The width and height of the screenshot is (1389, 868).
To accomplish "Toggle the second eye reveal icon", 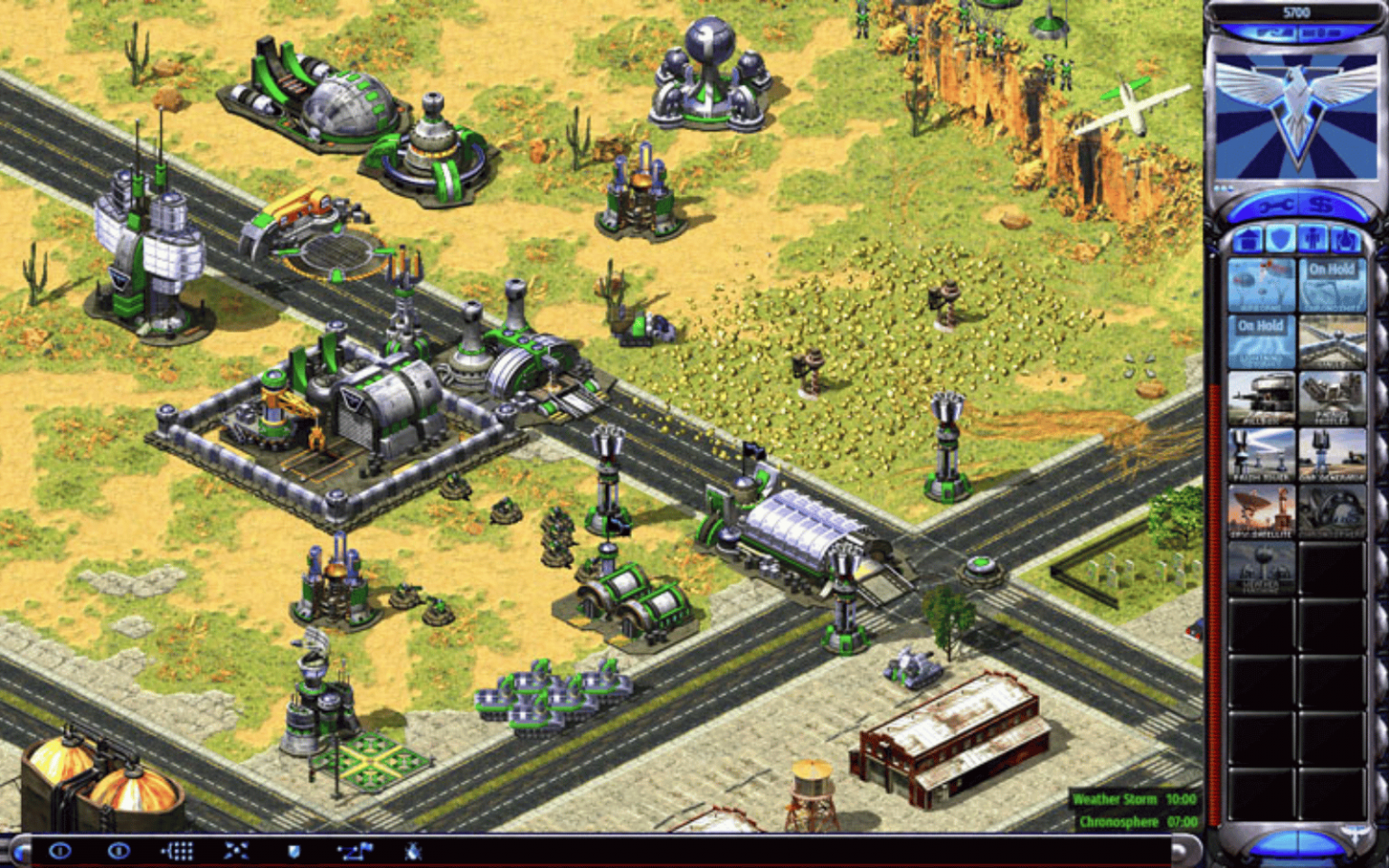I will [x=118, y=853].
